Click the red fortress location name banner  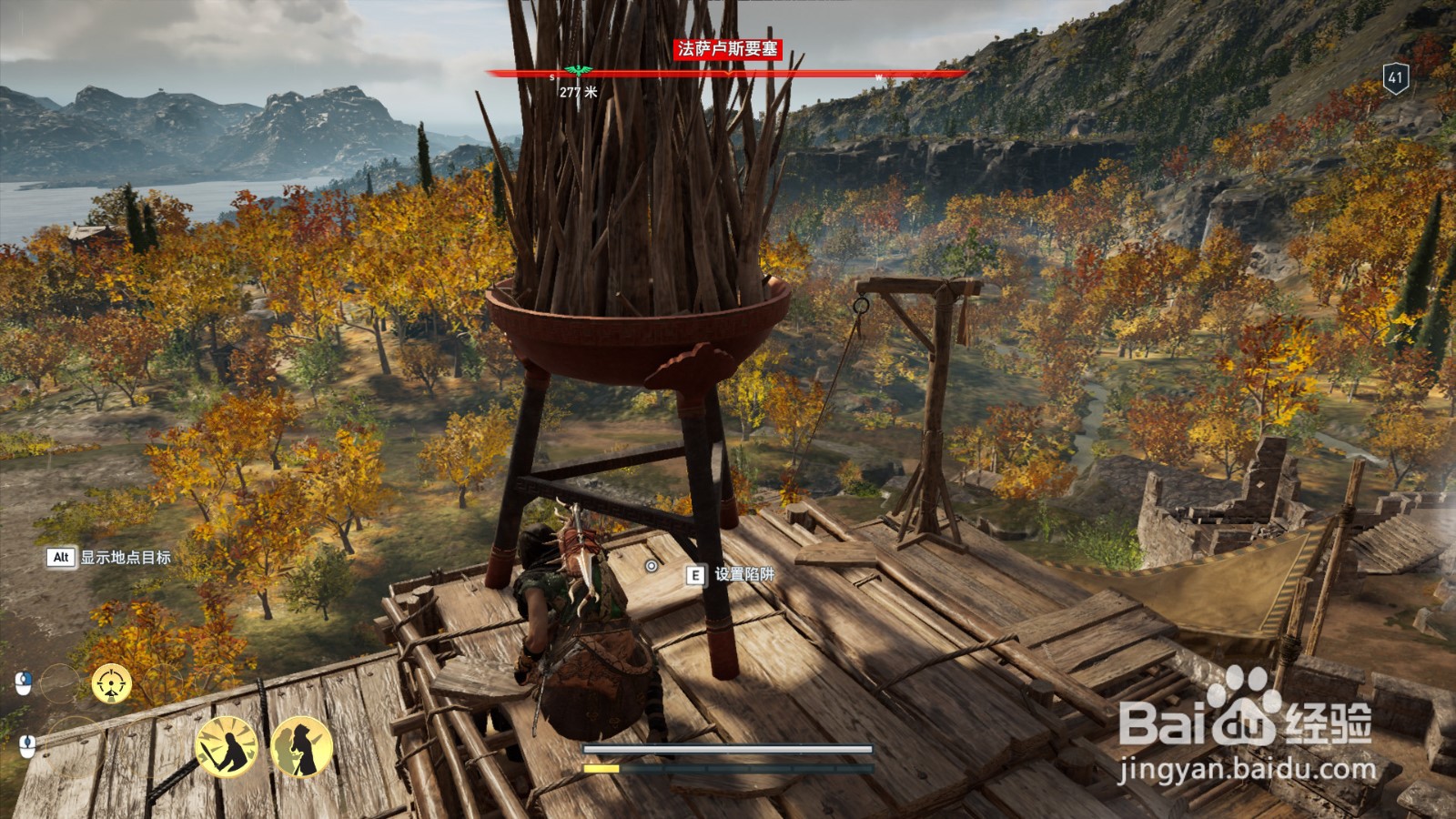coord(727,49)
